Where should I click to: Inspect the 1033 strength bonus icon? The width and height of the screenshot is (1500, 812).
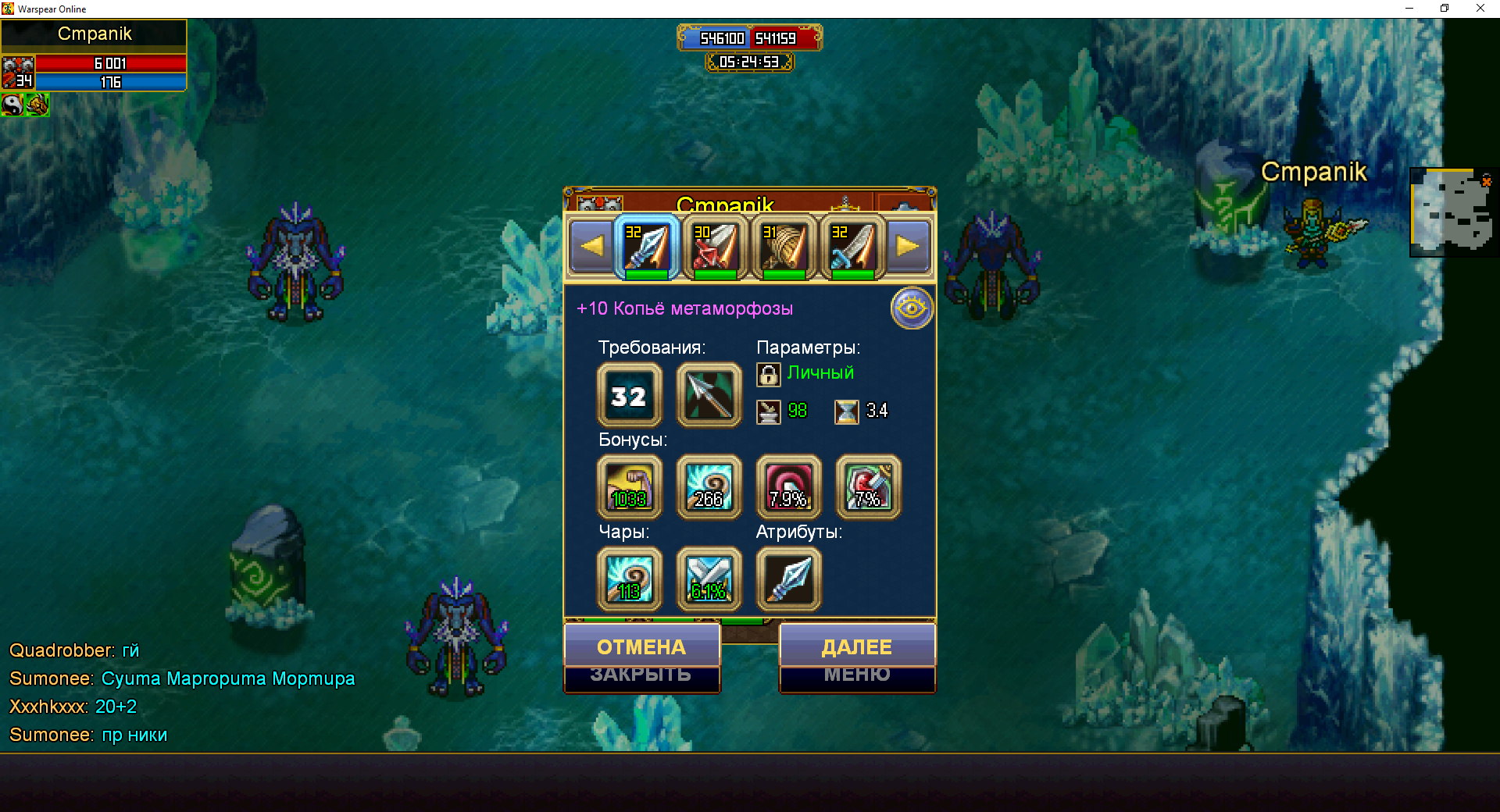coord(629,487)
